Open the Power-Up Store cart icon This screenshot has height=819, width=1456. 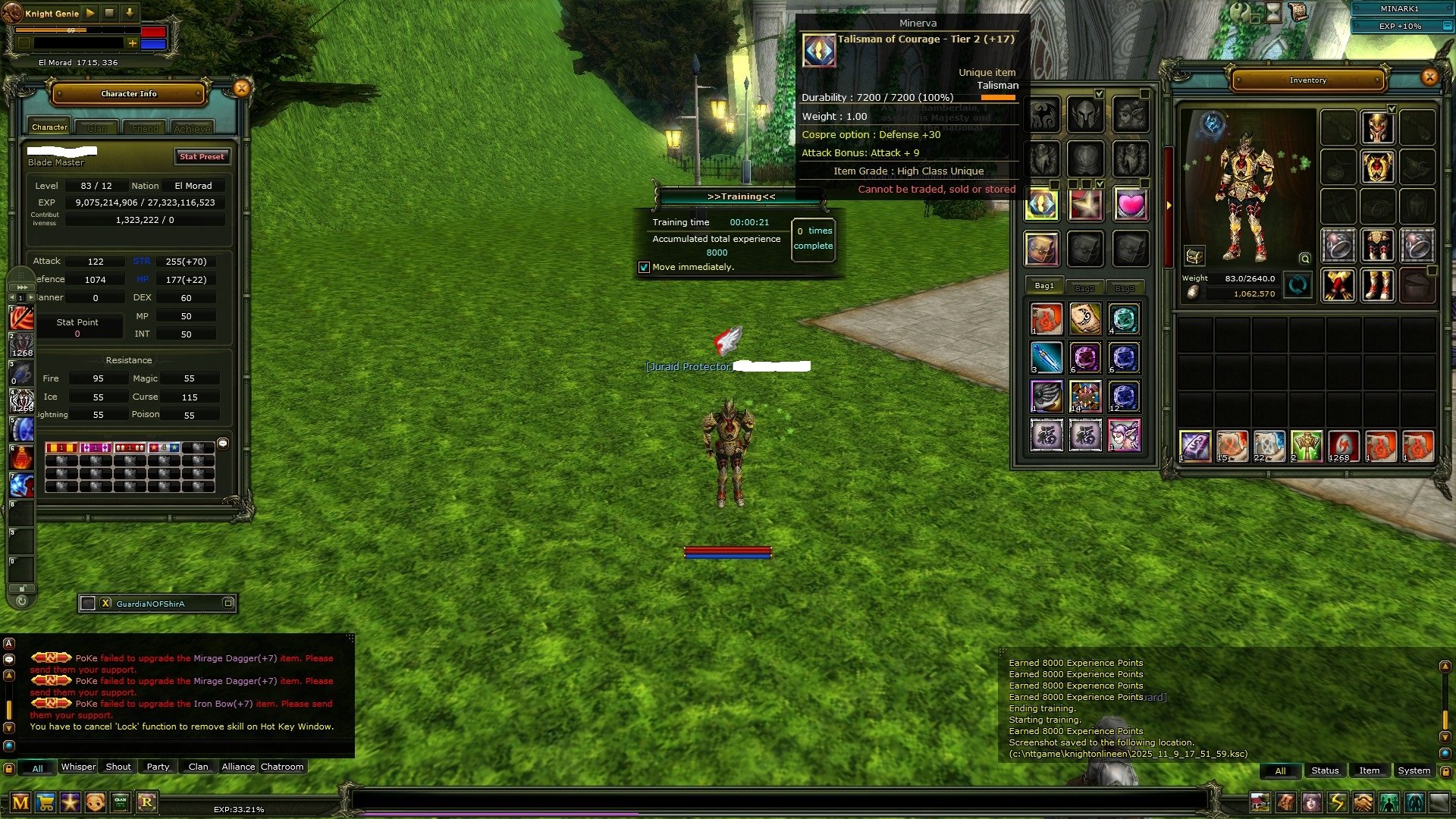pyautogui.click(x=44, y=802)
